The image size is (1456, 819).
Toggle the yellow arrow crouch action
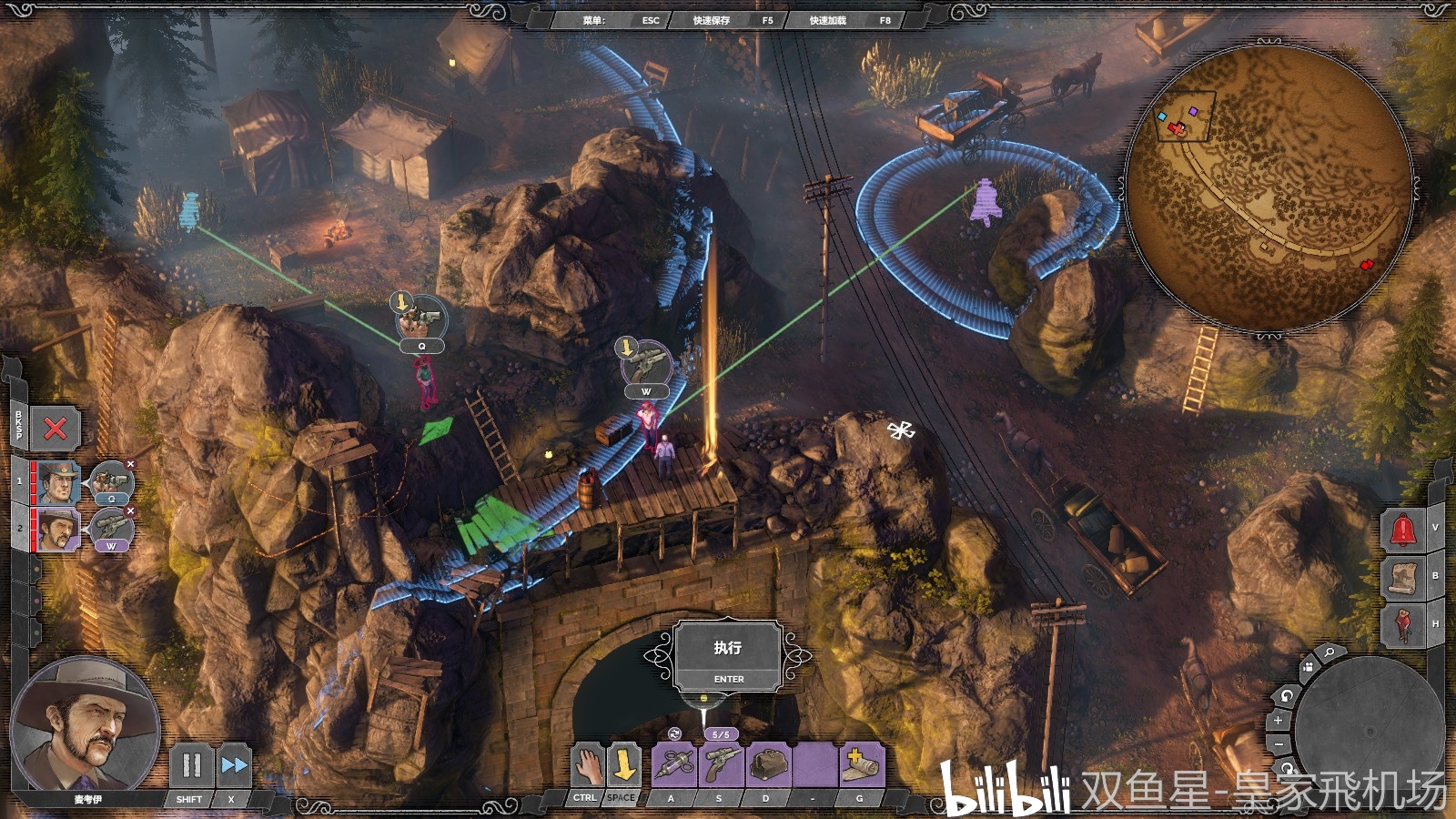(x=623, y=765)
